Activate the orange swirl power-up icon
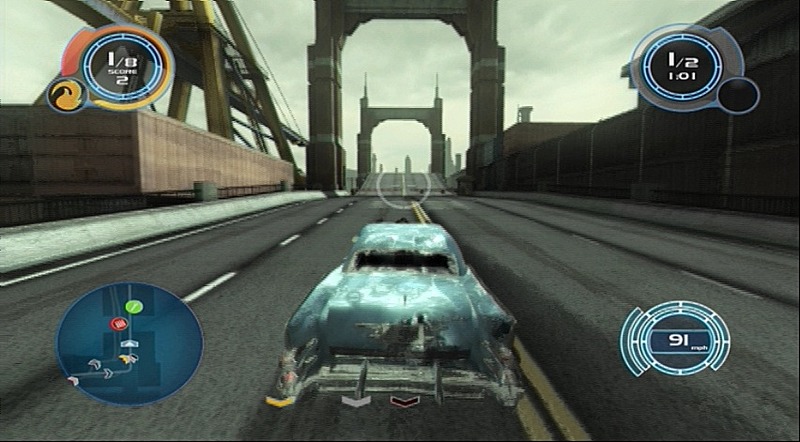The width and height of the screenshot is (800, 442). click(x=63, y=96)
